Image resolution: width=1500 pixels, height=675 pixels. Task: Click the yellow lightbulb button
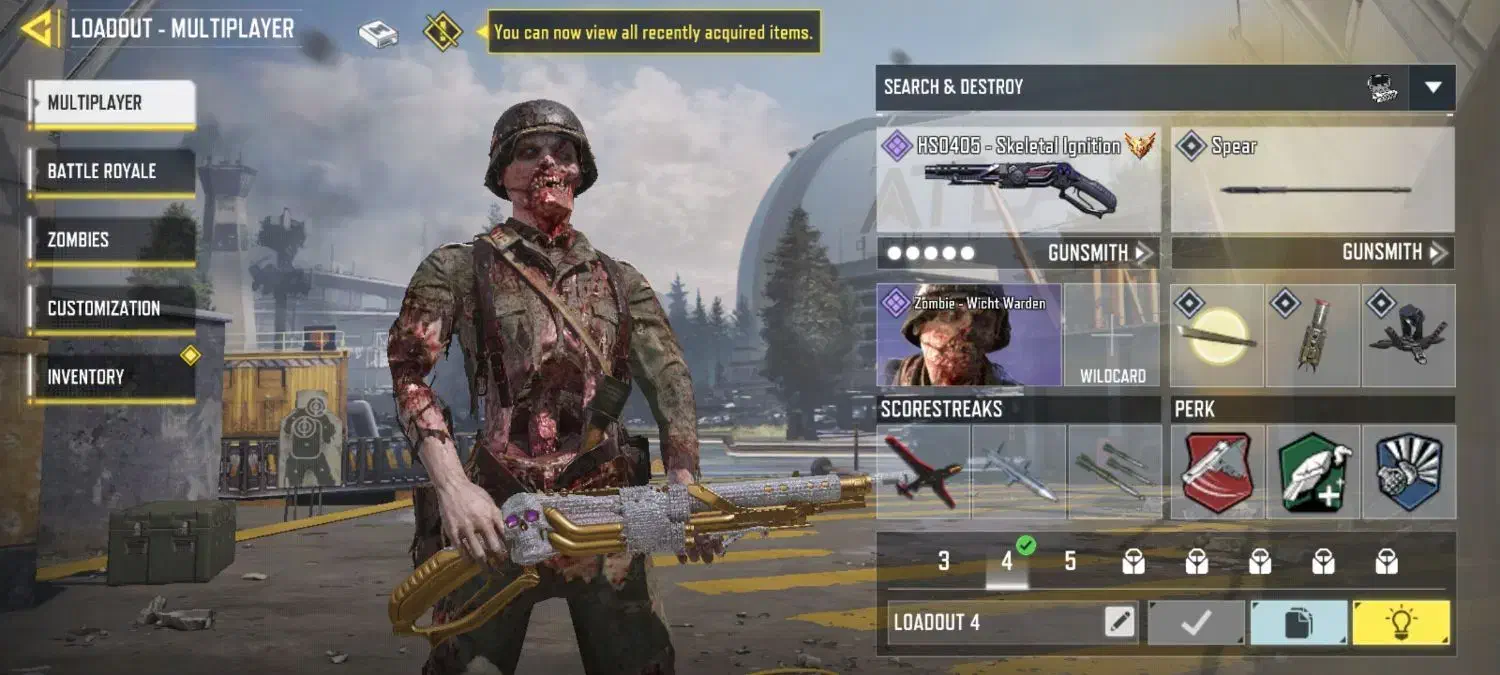[1400, 622]
